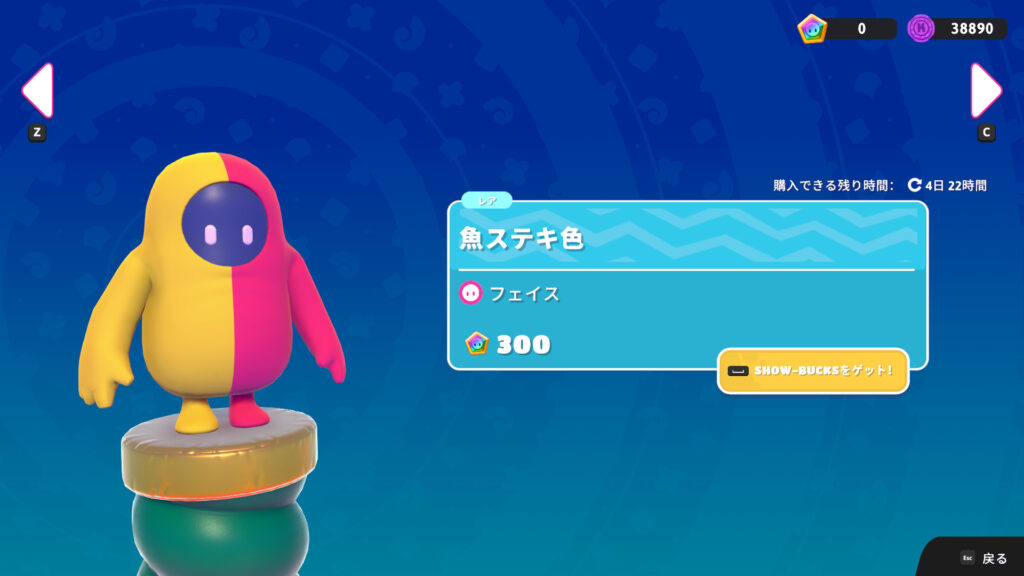1024x576 pixels.
Task: Return with the 戻る button
Action: point(983,558)
